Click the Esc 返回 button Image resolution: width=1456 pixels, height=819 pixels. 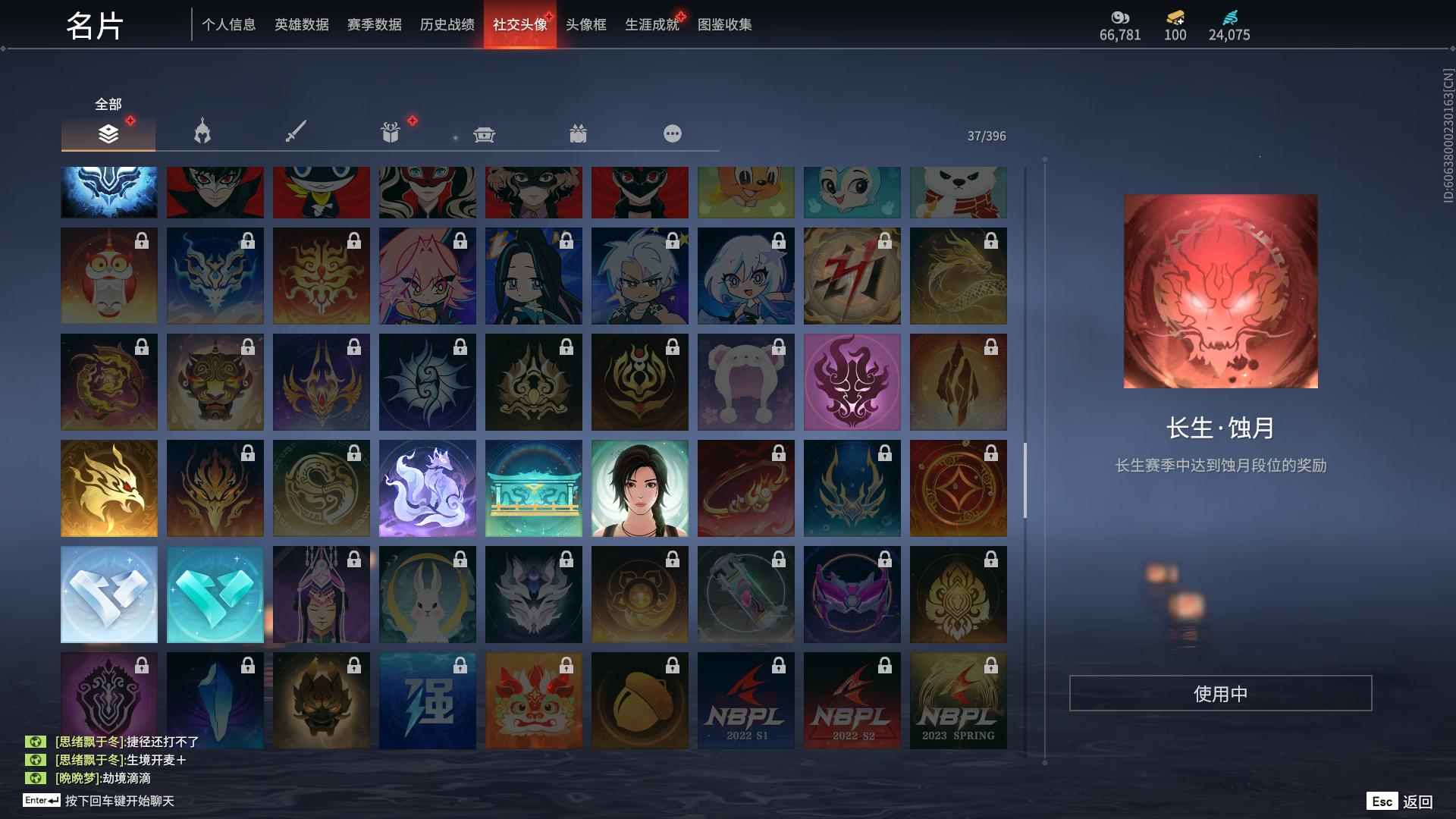click(x=1400, y=800)
